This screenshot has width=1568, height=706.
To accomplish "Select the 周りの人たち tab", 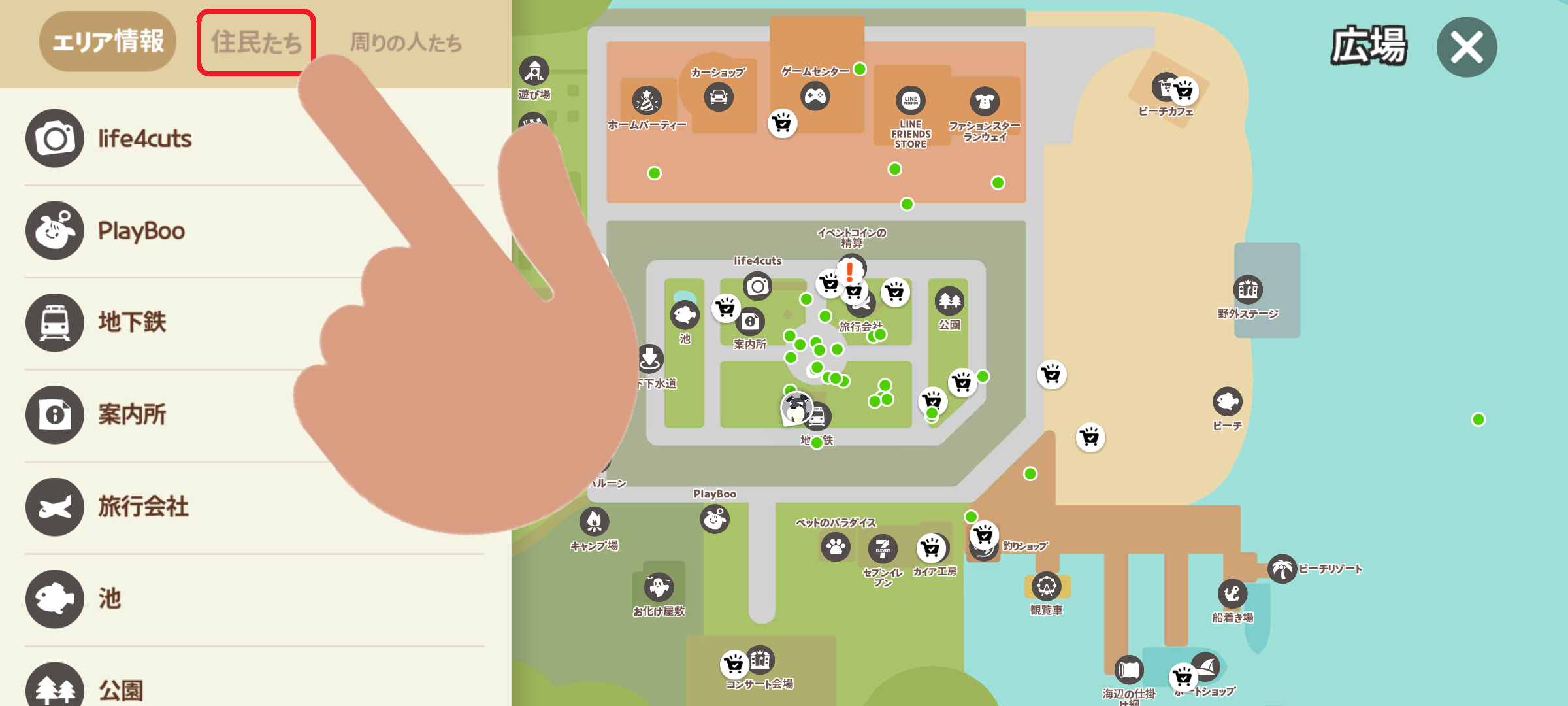I will [406, 43].
